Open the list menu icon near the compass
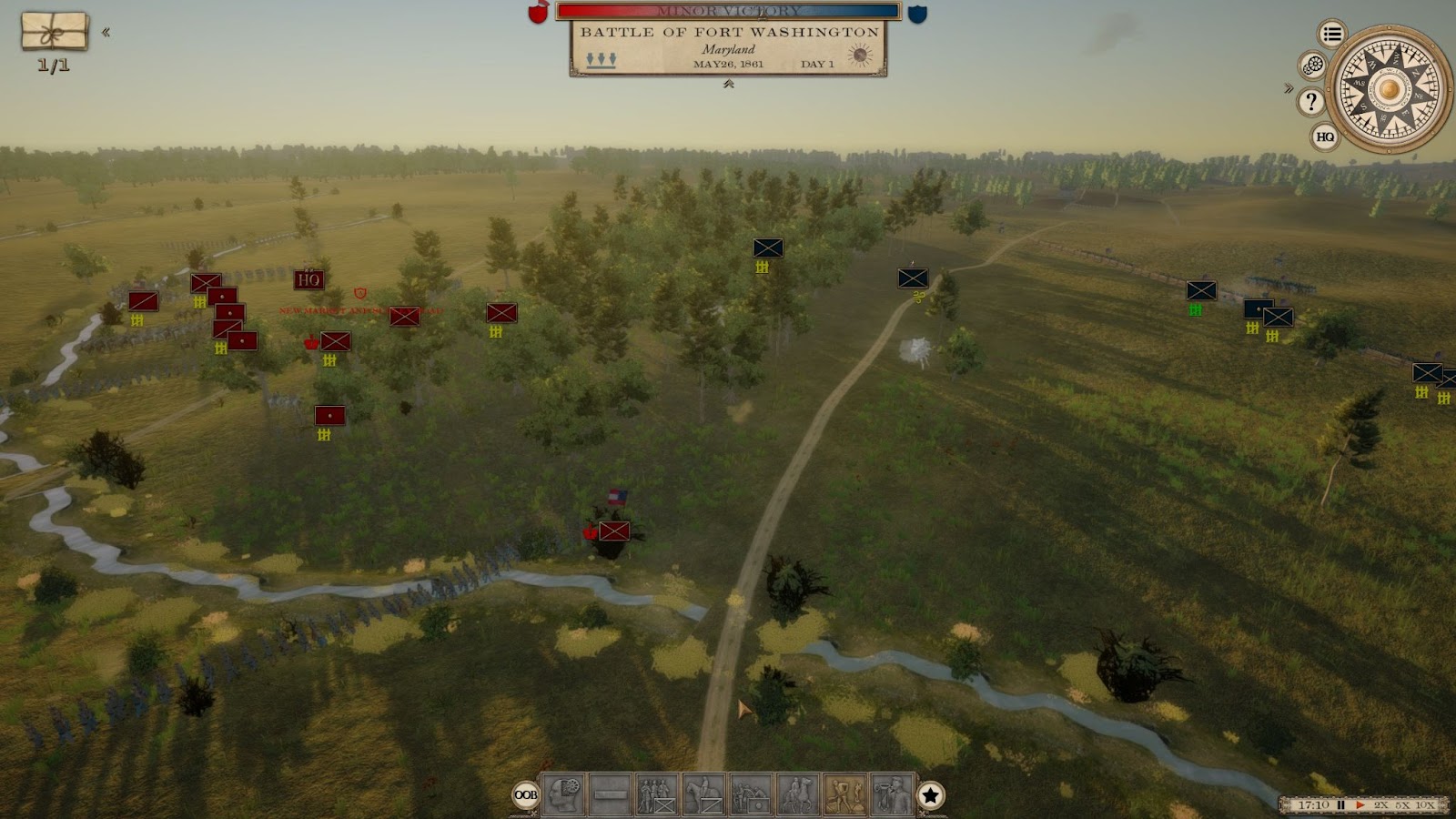 click(1332, 35)
